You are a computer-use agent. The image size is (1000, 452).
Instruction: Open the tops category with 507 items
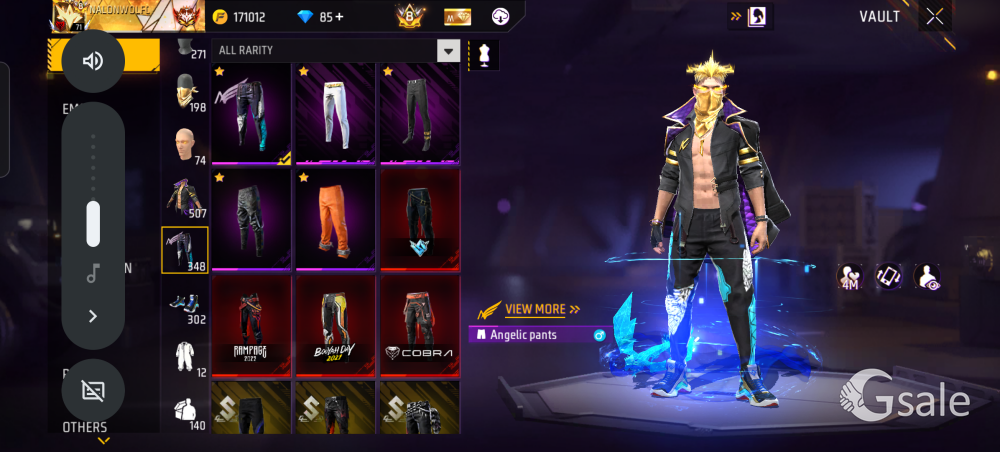(x=185, y=199)
